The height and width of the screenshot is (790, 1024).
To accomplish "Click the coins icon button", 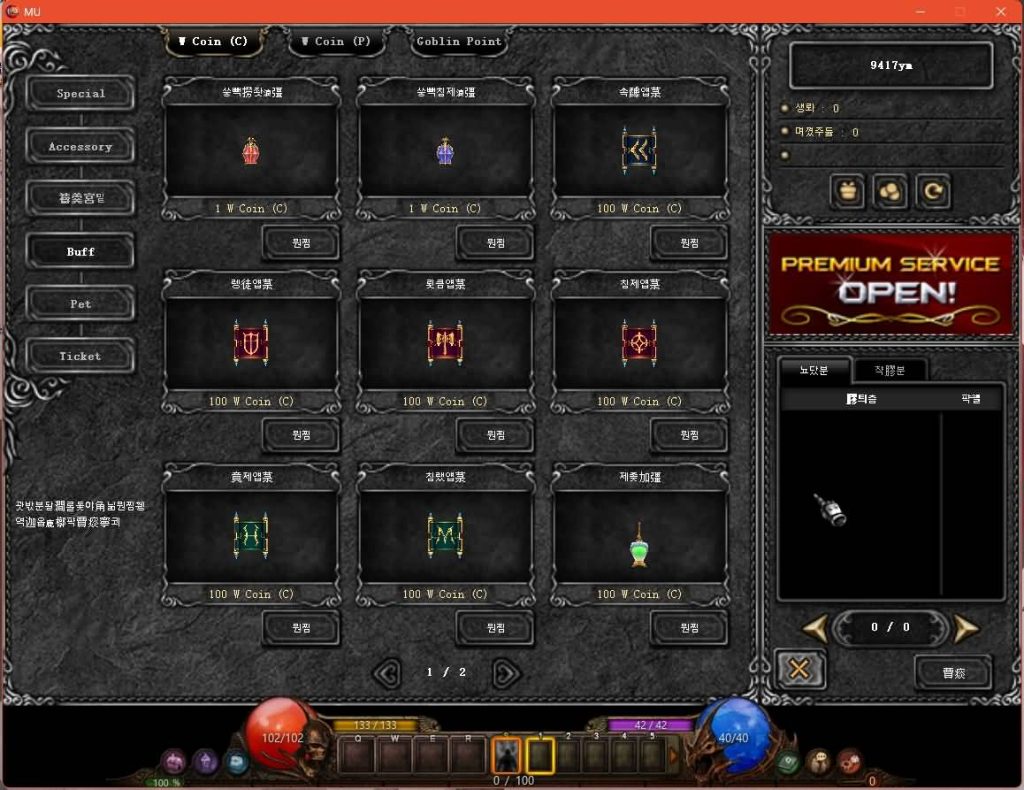I will tap(890, 191).
